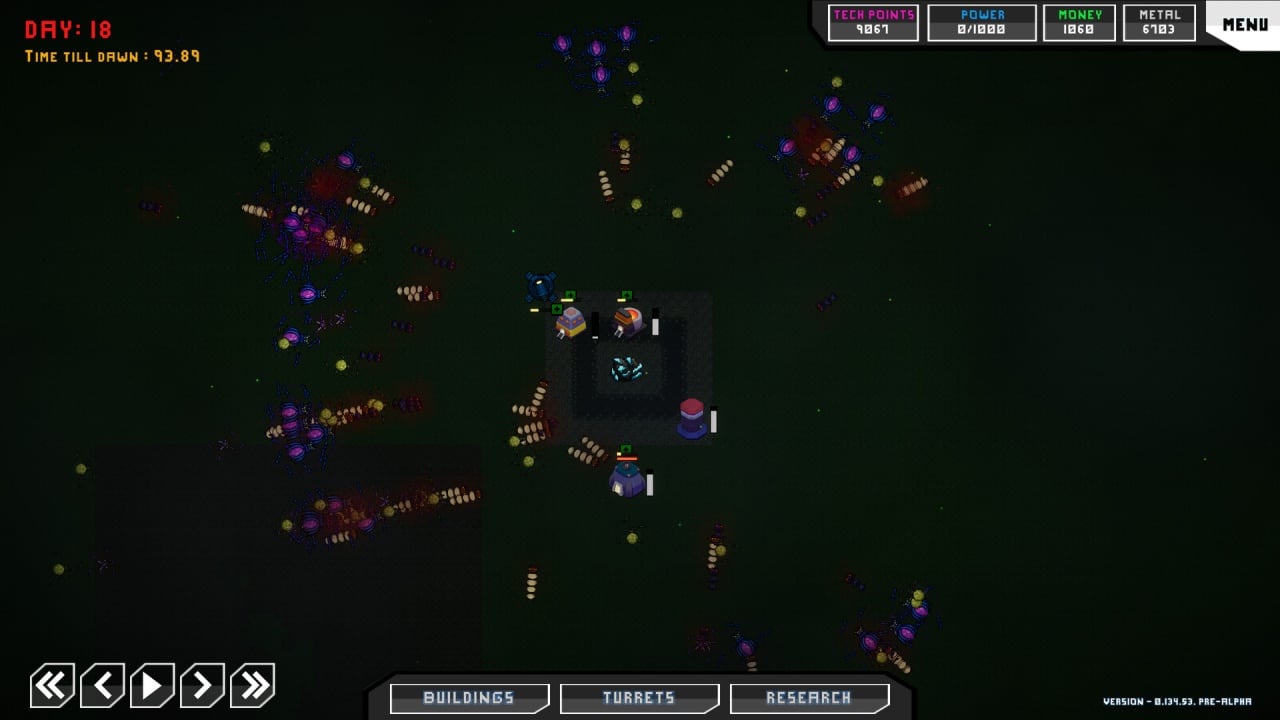Set fastest speed with double right arrows
This screenshot has height=720, width=1280.
[252, 685]
